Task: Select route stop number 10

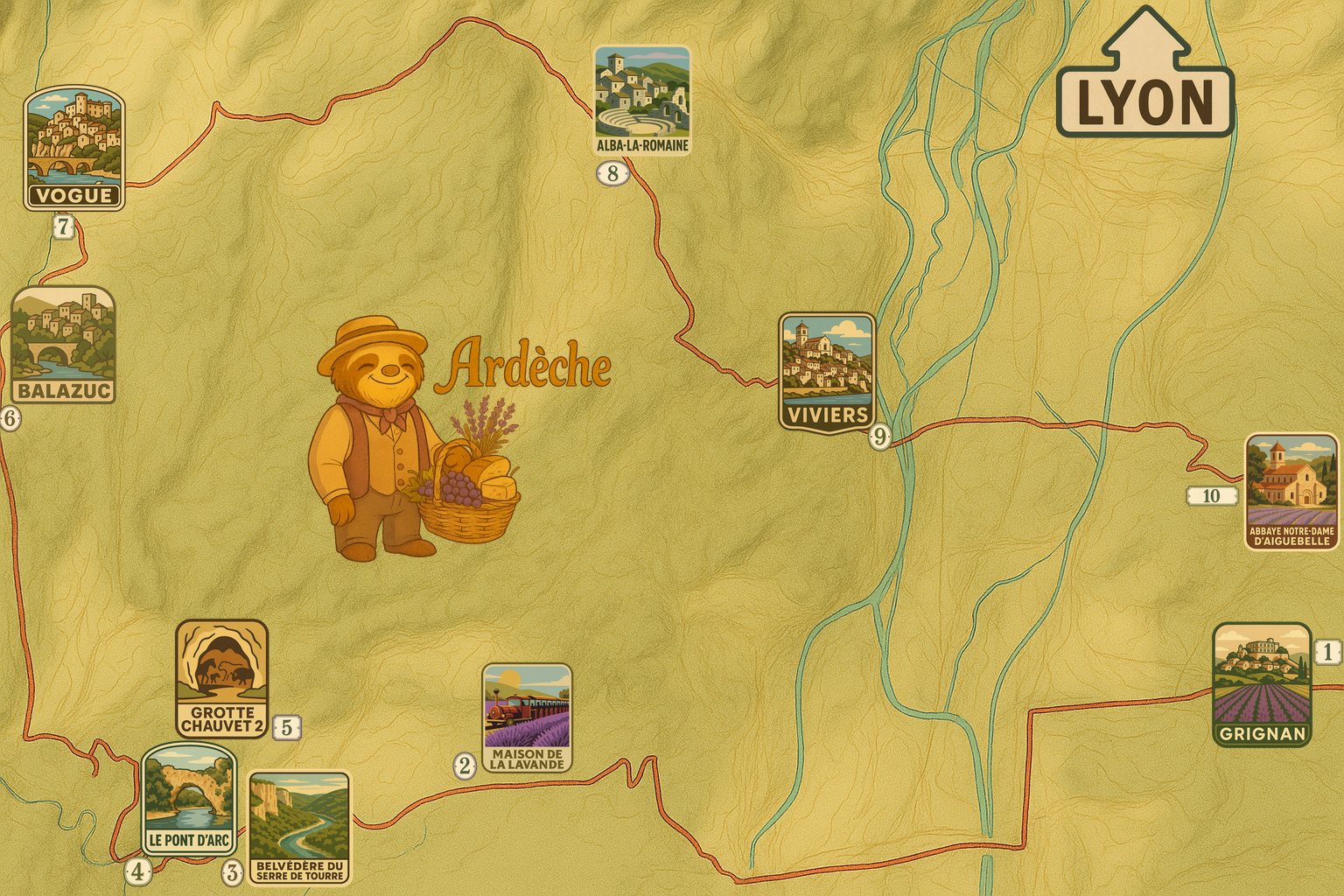Action: click(1211, 496)
